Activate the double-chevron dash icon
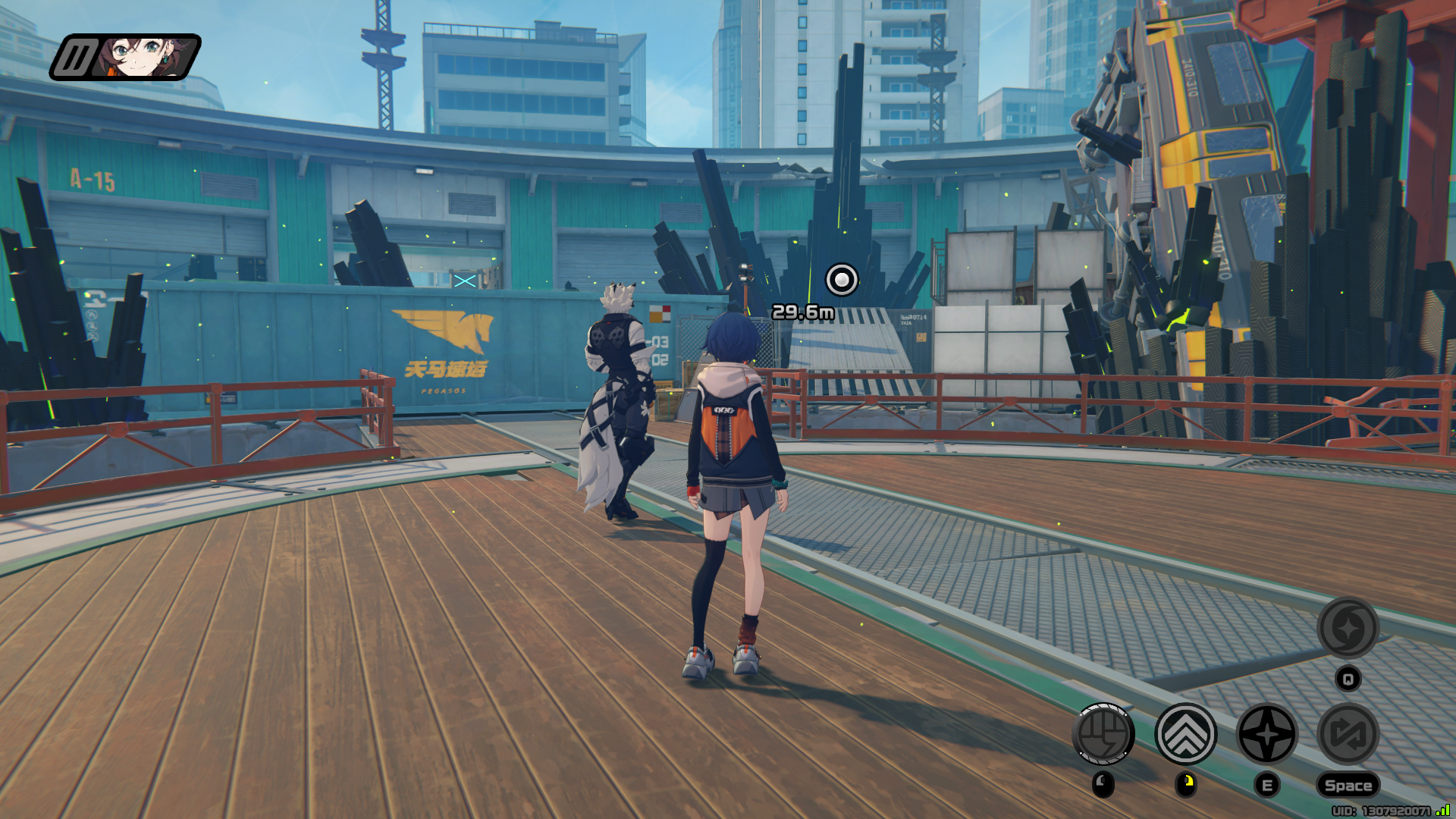 click(1185, 734)
